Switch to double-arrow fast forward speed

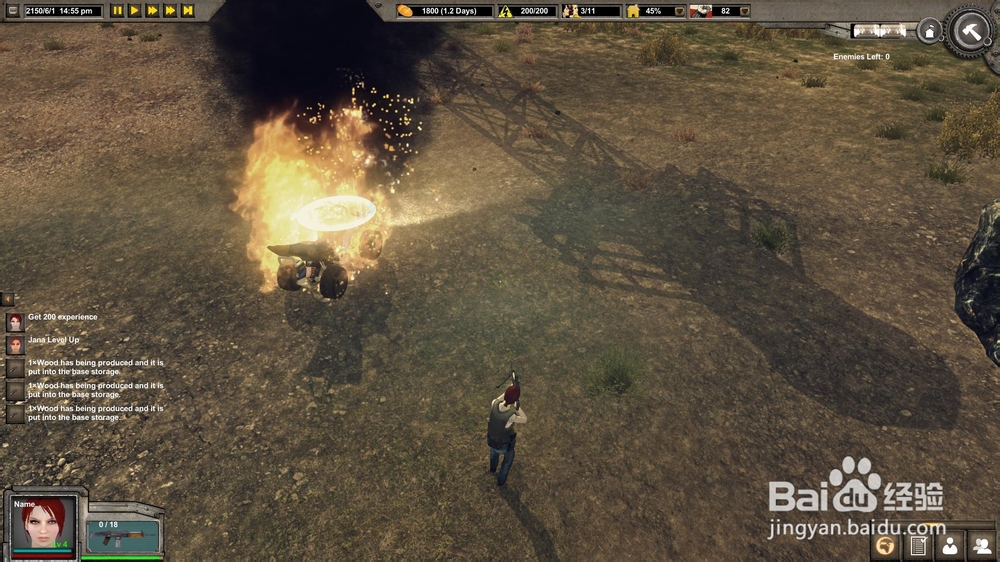[x=152, y=11]
